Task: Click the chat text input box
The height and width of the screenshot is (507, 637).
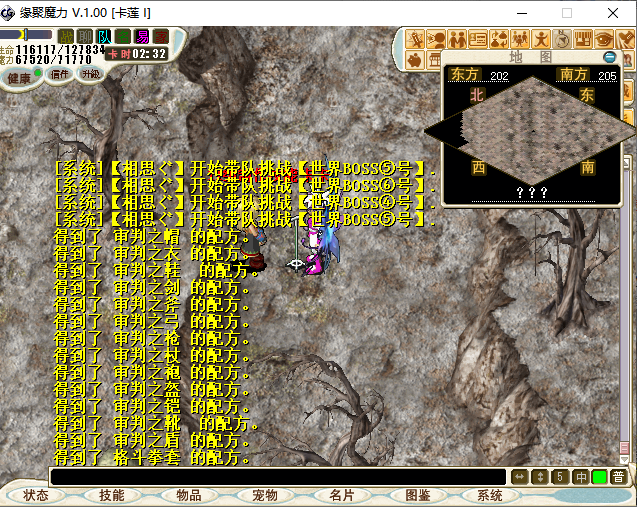Action: click(278, 477)
